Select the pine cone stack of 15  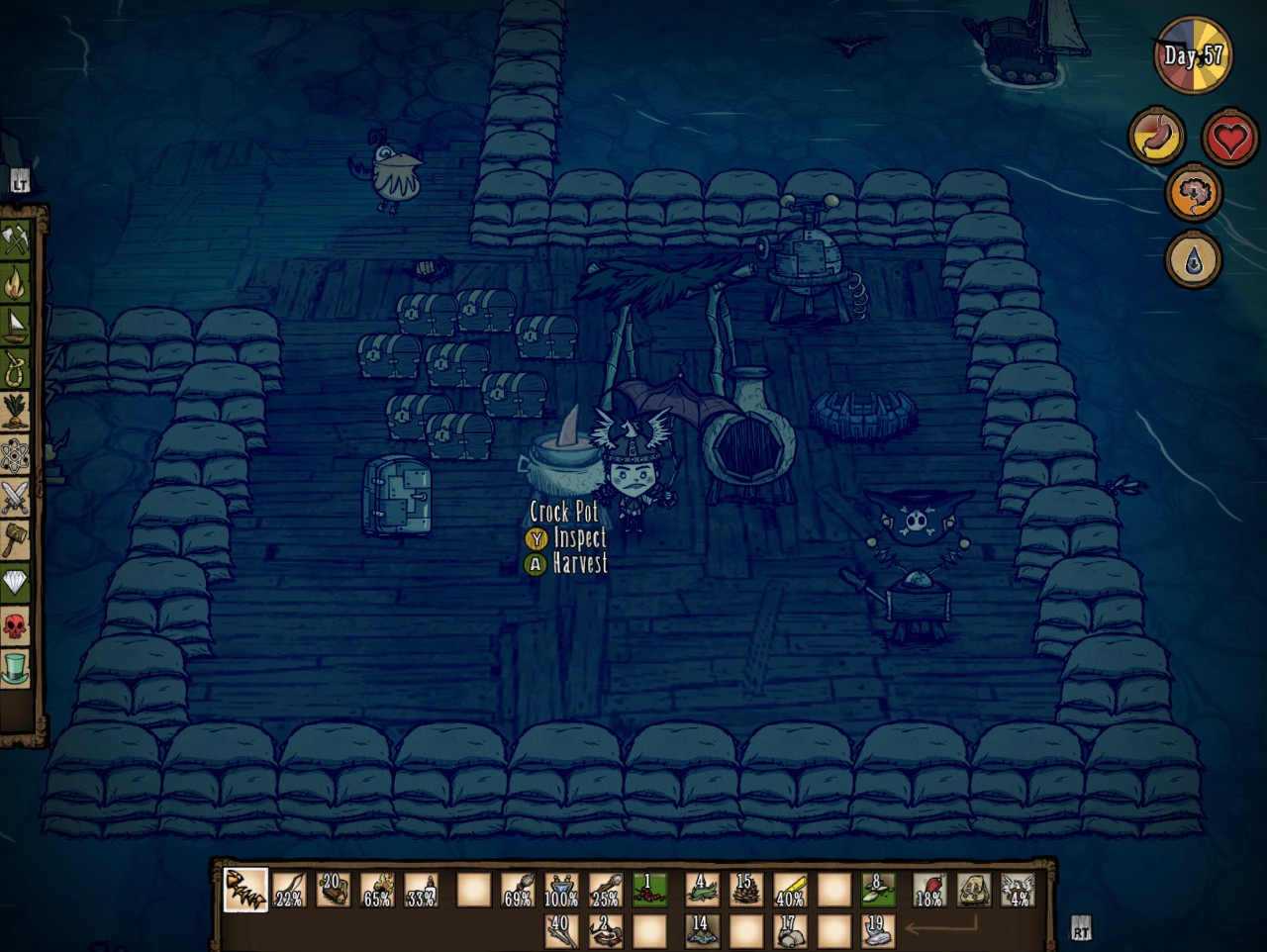745,890
